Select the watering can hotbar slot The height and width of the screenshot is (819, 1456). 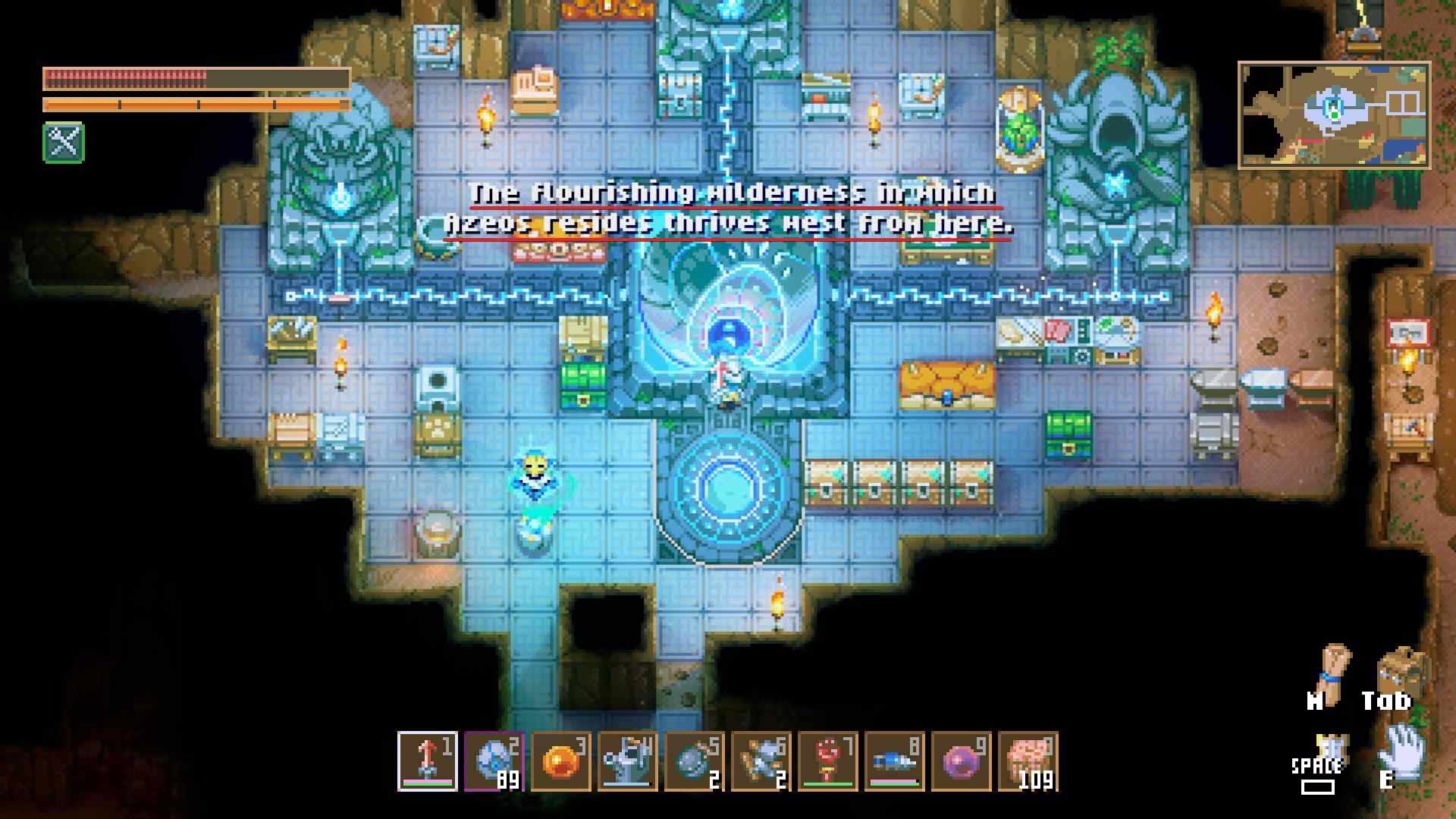627,761
